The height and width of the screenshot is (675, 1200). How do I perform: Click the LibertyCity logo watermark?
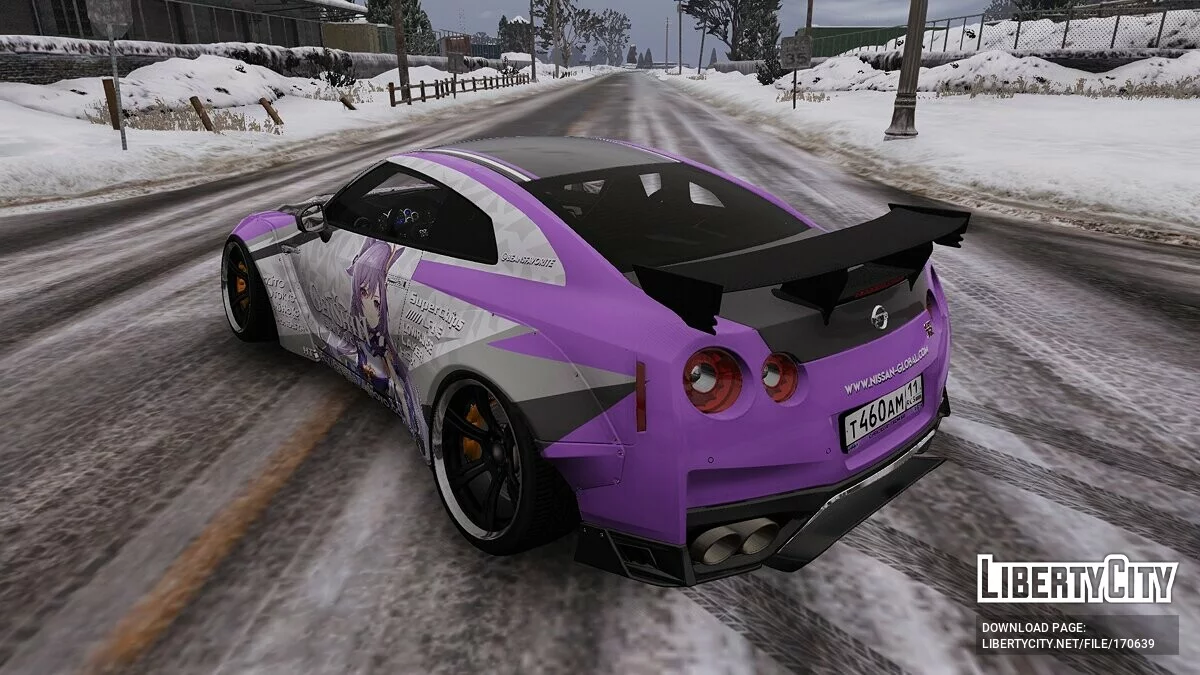pos(1077,579)
